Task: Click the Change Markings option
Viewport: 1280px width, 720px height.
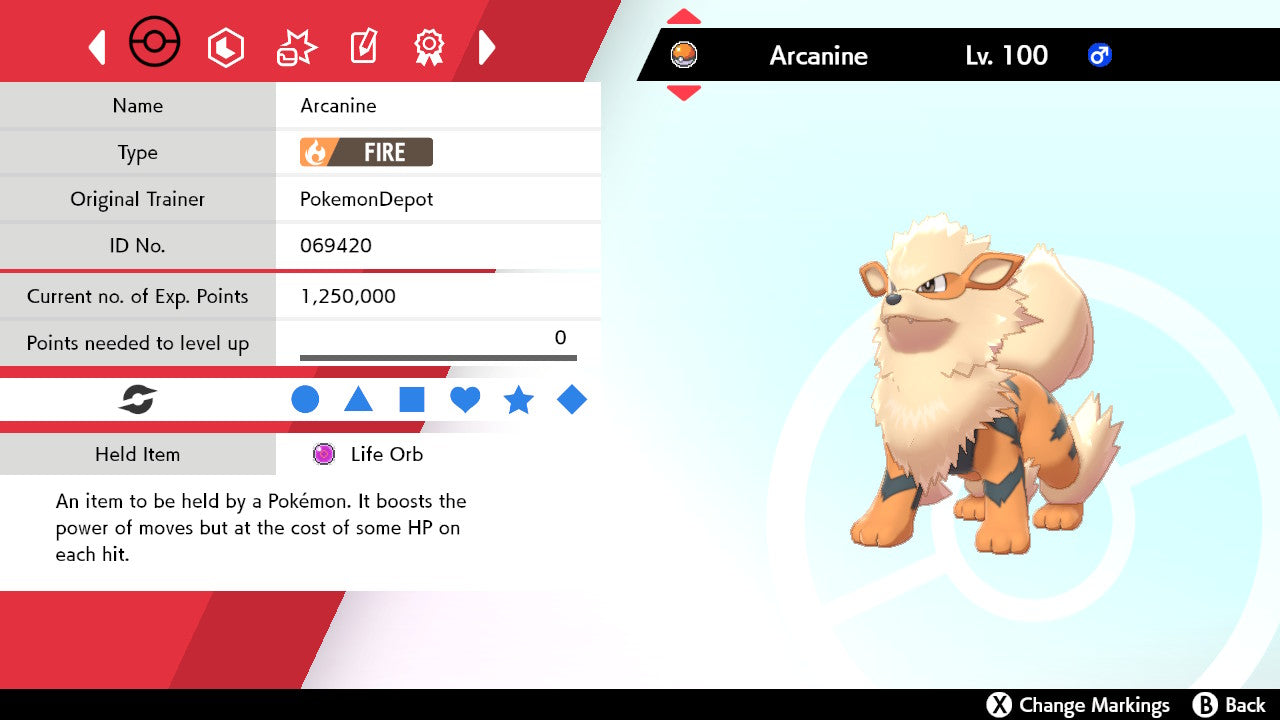Action: (x=1078, y=705)
